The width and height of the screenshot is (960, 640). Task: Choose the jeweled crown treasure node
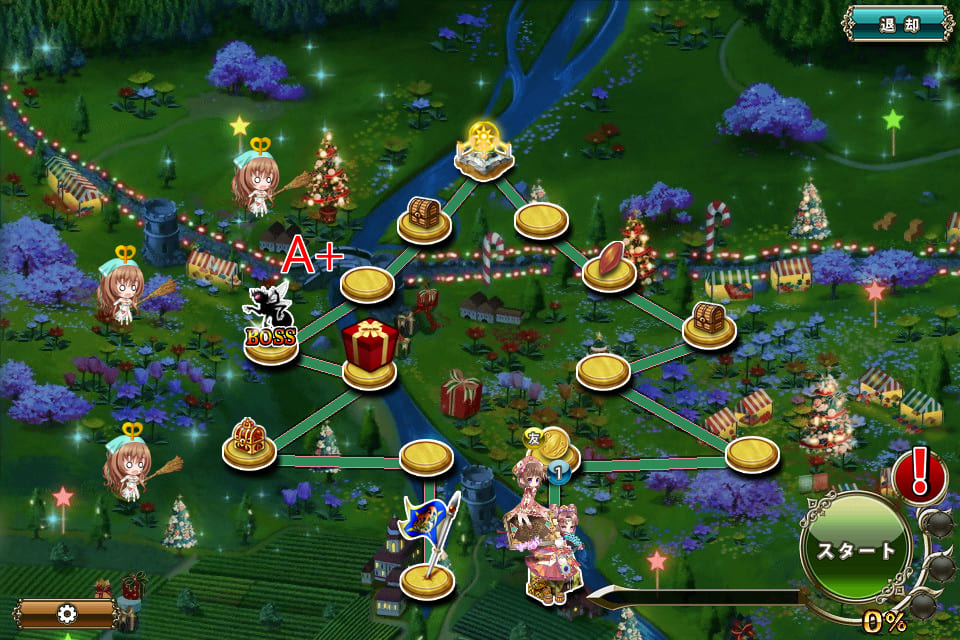pos(248,441)
